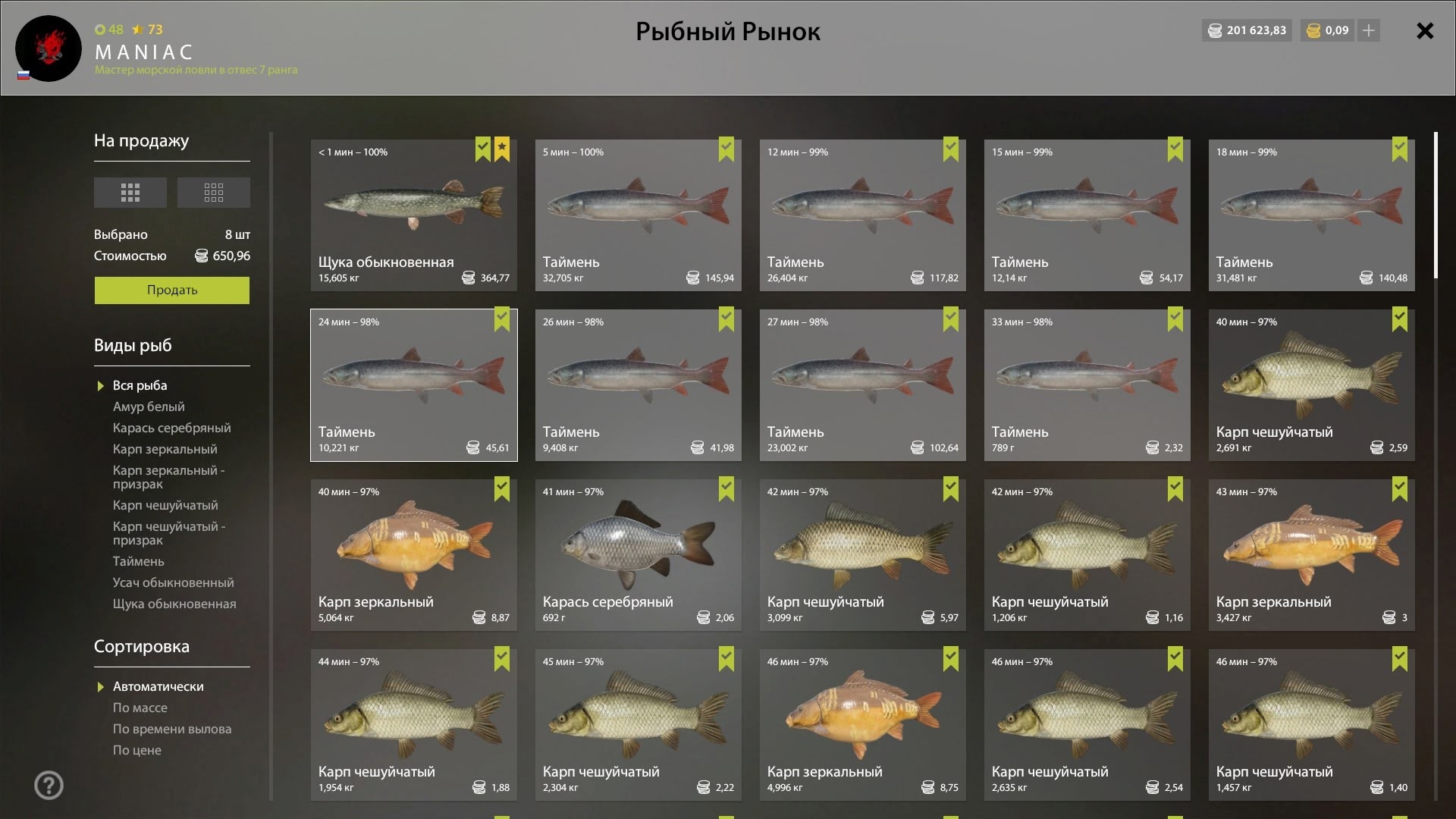Open the MANIAC player profile avatar
This screenshot has height=819, width=1456.
[49, 49]
